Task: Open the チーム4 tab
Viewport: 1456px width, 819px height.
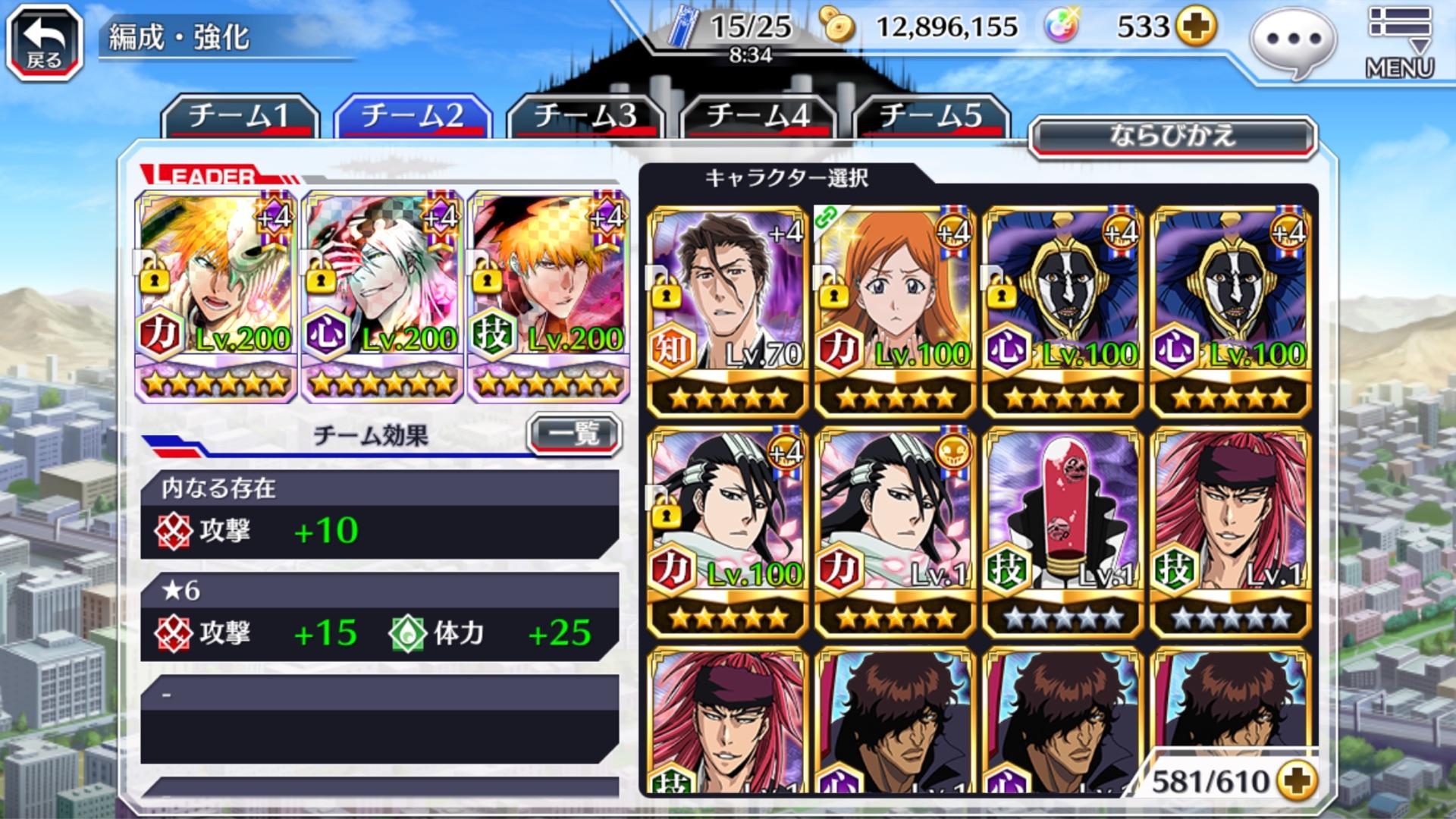Action: point(758,116)
